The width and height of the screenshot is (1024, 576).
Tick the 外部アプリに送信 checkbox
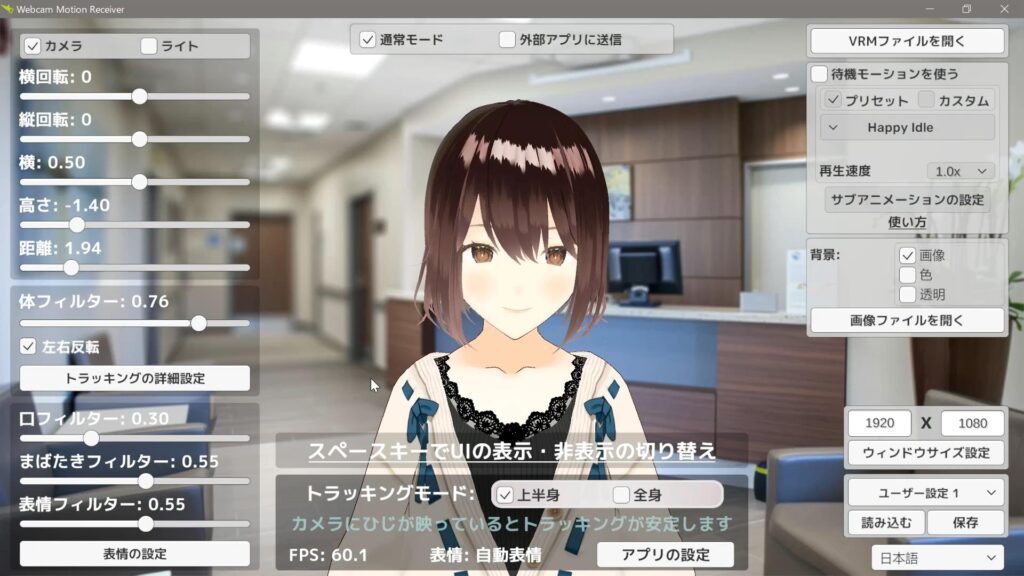(507, 40)
